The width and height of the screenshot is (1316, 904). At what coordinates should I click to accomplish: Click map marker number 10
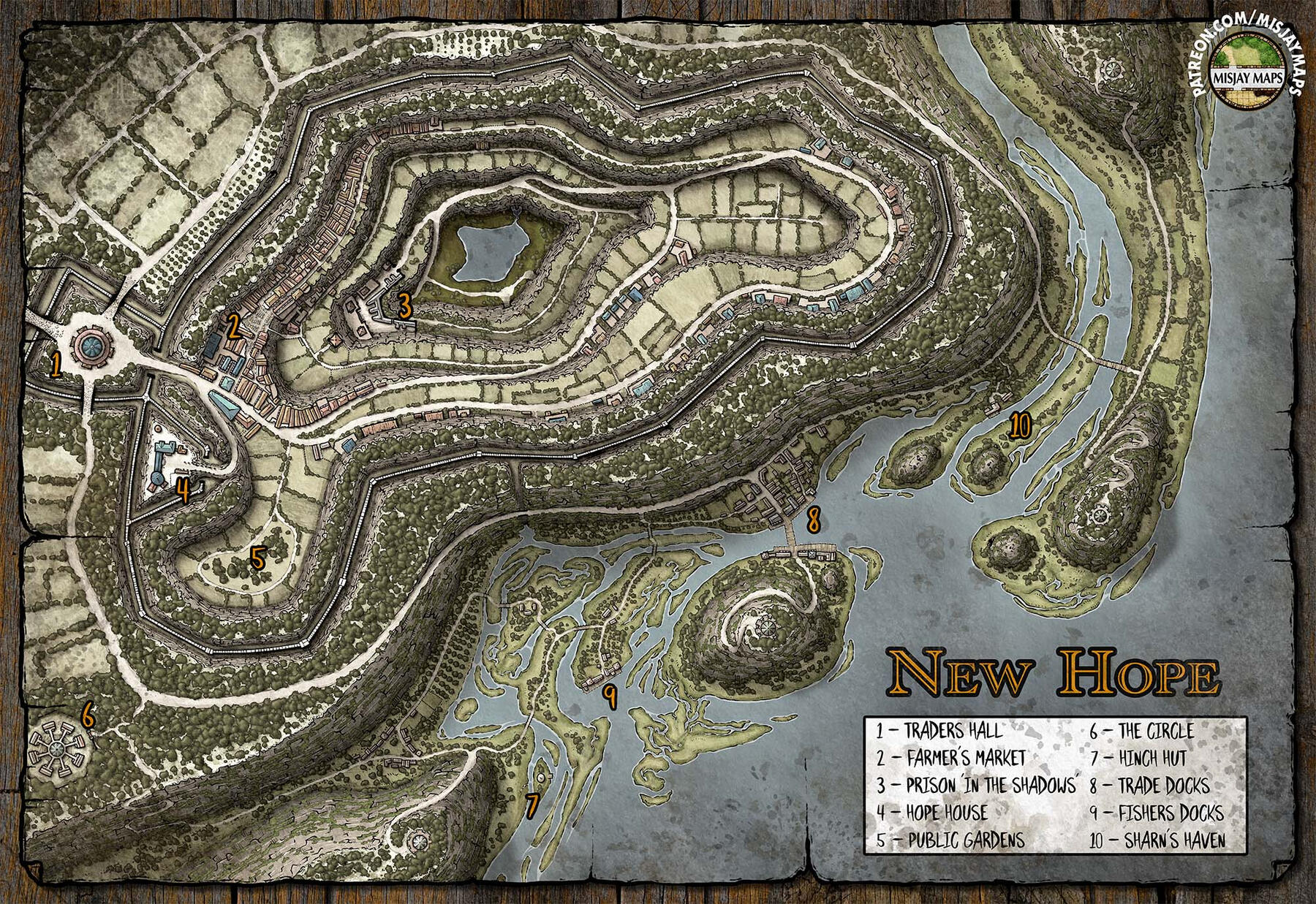pyautogui.click(x=1019, y=424)
